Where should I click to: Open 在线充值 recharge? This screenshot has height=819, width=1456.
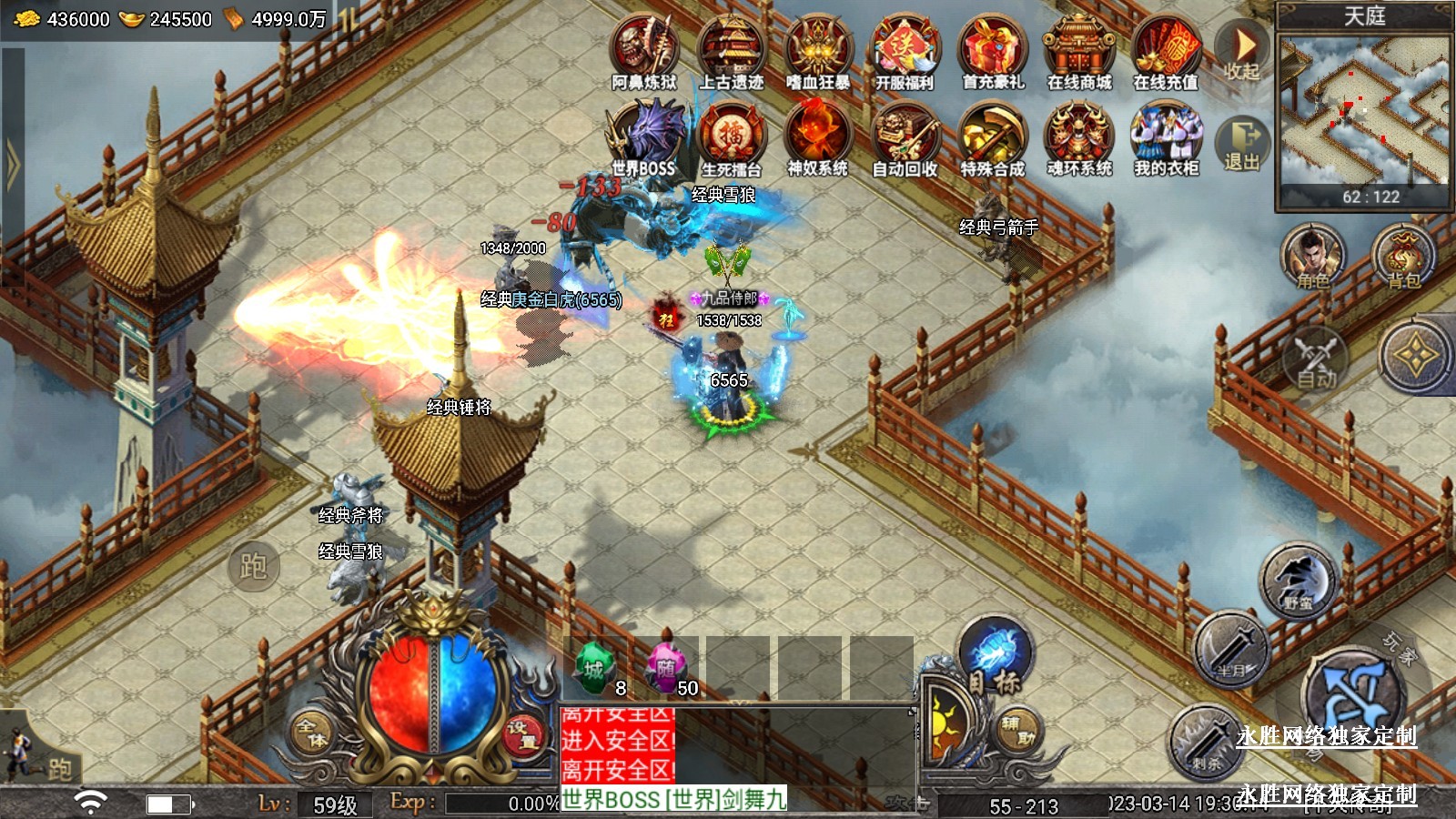click(x=1166, y=51)
